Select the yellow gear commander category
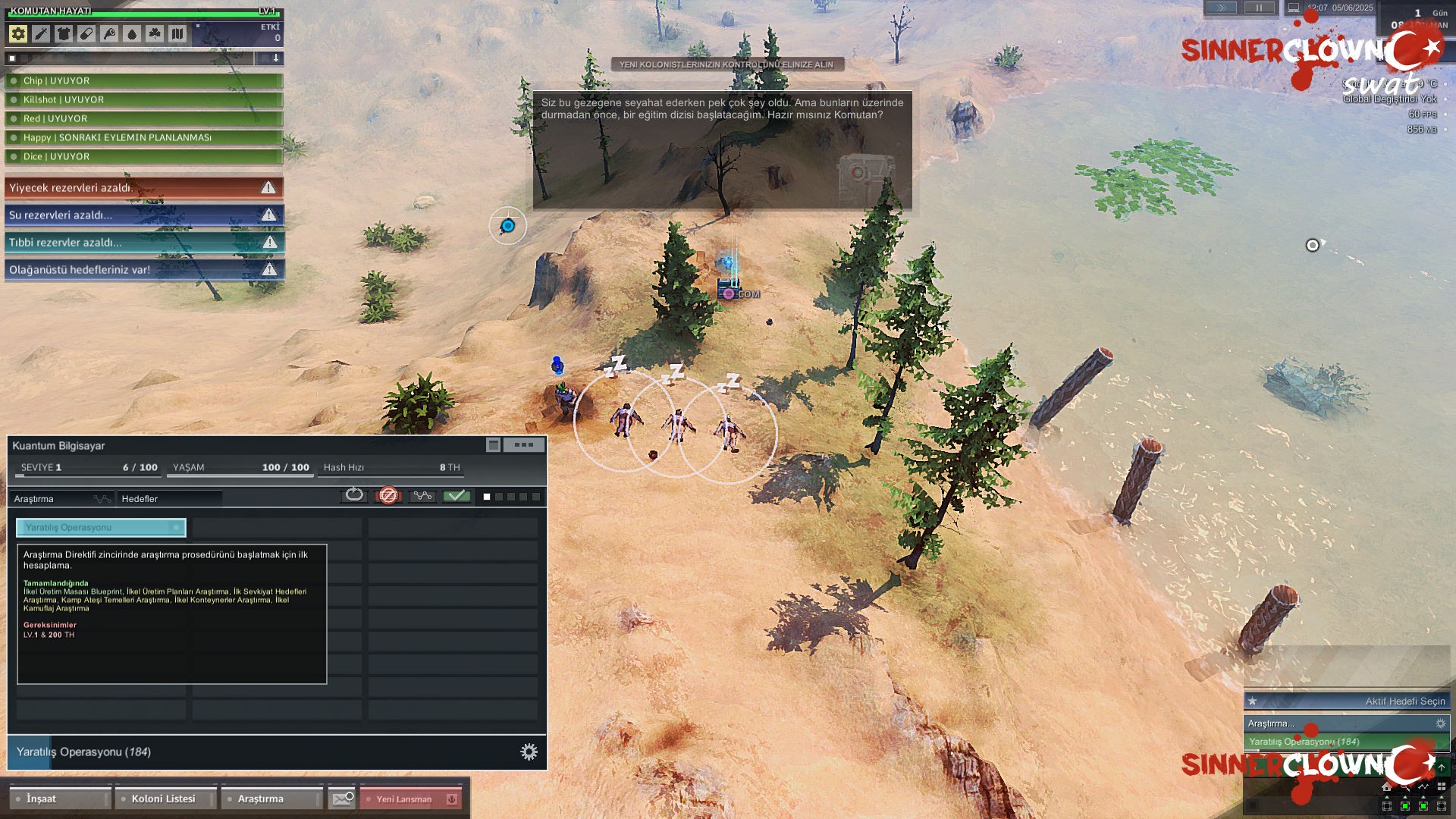Screen dimensions: 1456x819 point(18,33)
